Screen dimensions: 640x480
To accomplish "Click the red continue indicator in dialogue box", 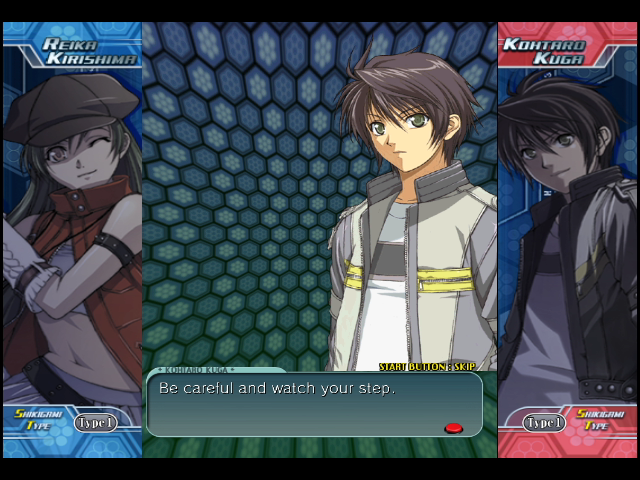I will click(453, 428).
